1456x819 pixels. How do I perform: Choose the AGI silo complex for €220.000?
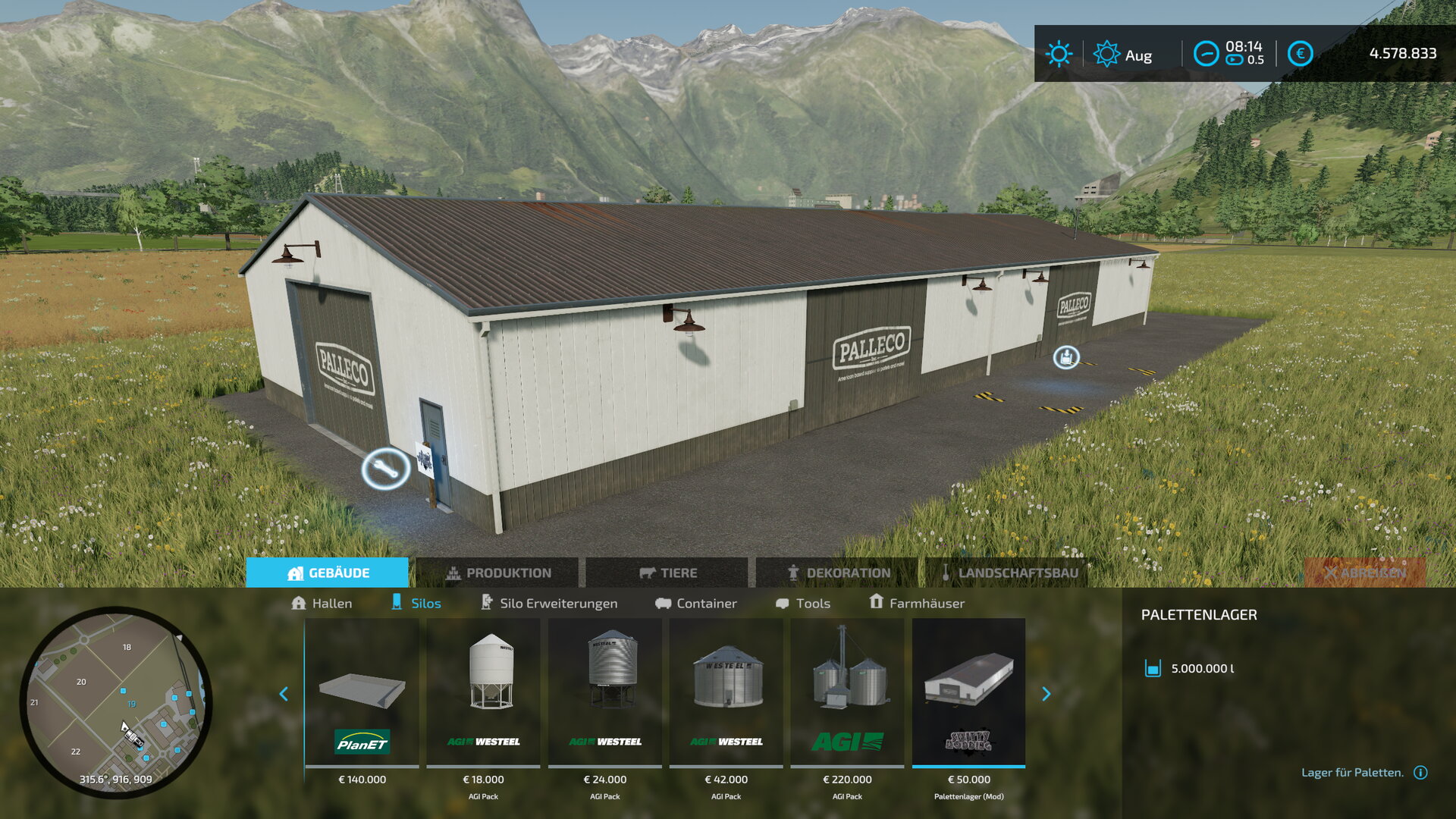click(848, 694)
